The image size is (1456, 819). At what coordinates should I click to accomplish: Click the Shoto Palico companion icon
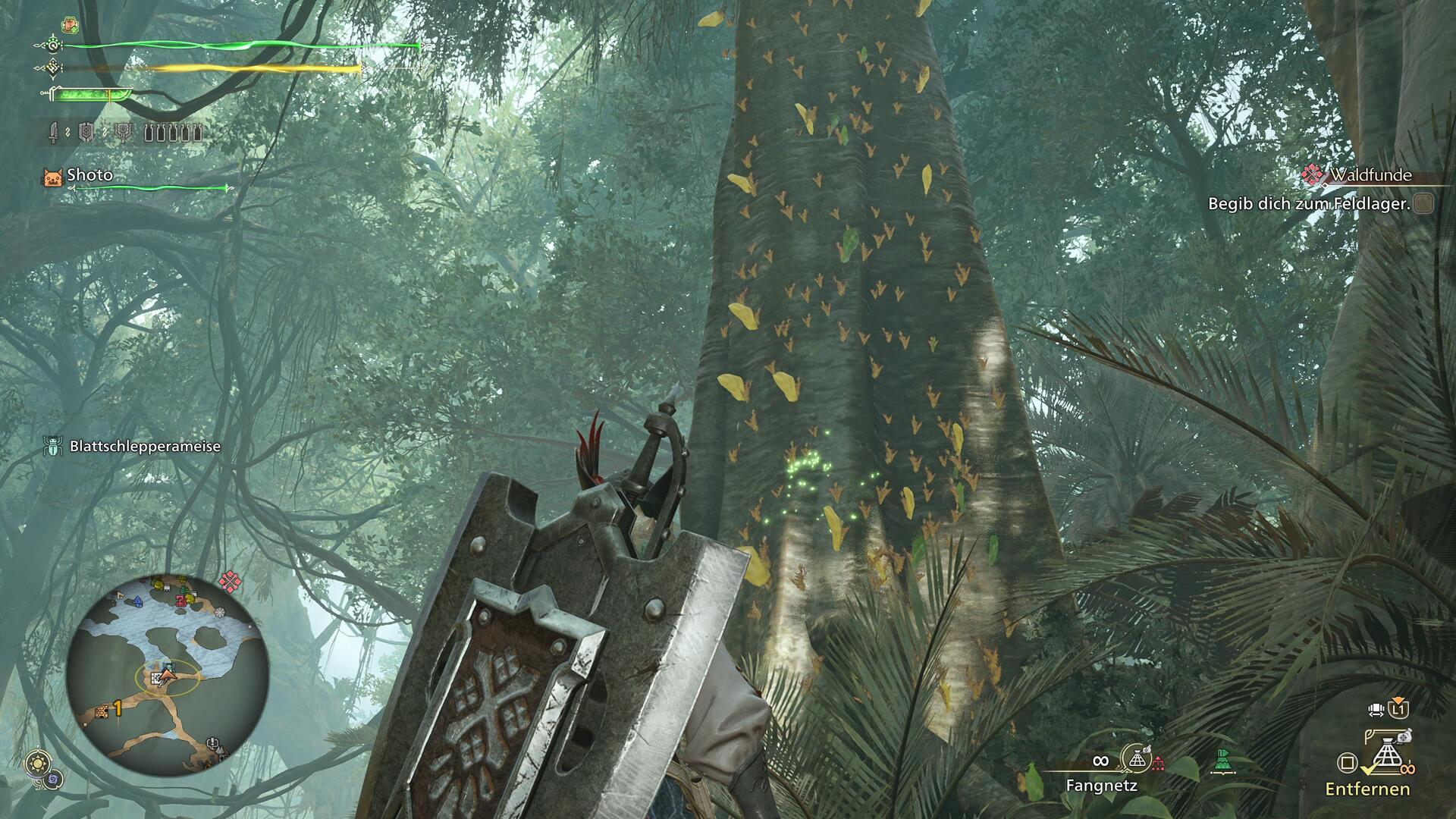pos(52,177)
